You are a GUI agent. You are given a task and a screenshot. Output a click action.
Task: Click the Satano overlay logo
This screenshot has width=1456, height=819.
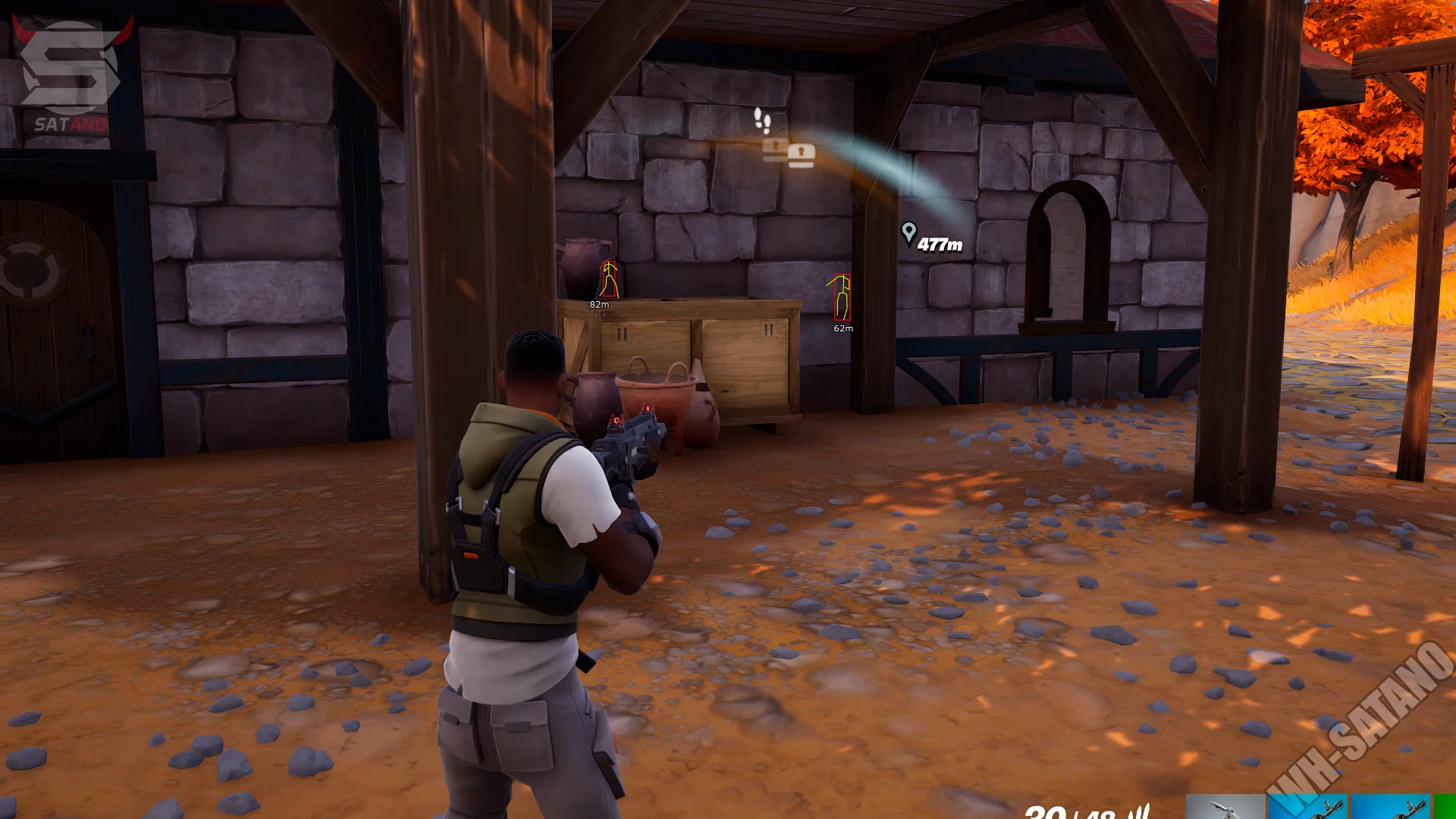tap(71, 74)
